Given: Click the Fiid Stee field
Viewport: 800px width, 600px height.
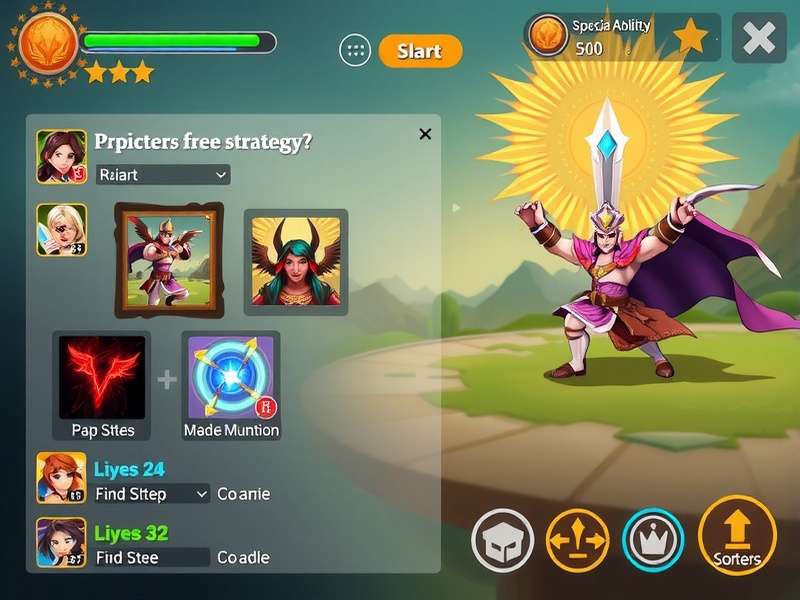Looking at the screenshot, I should tap(152, 558).
